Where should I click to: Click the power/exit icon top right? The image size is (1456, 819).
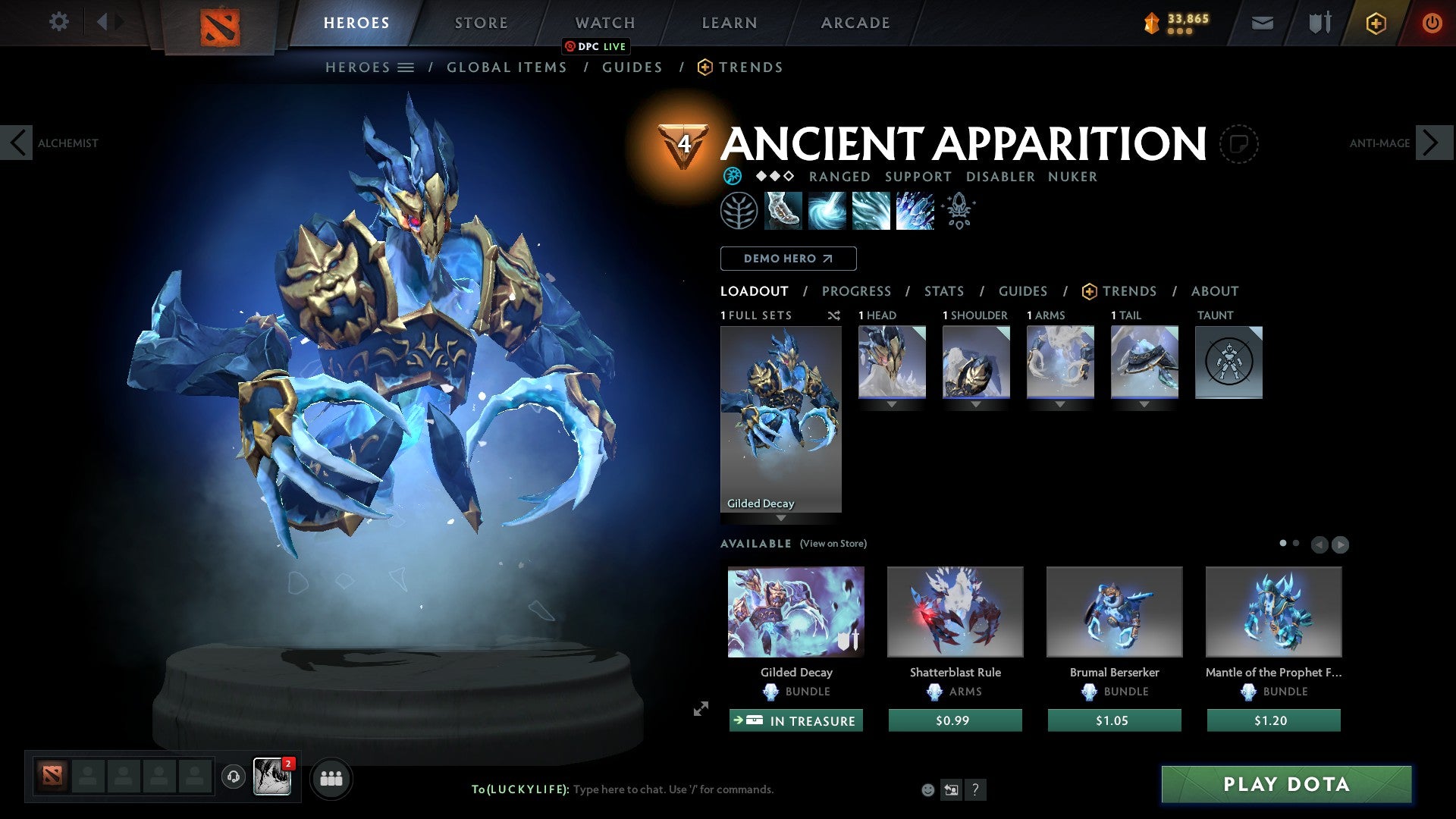[x=1432, y=22]
